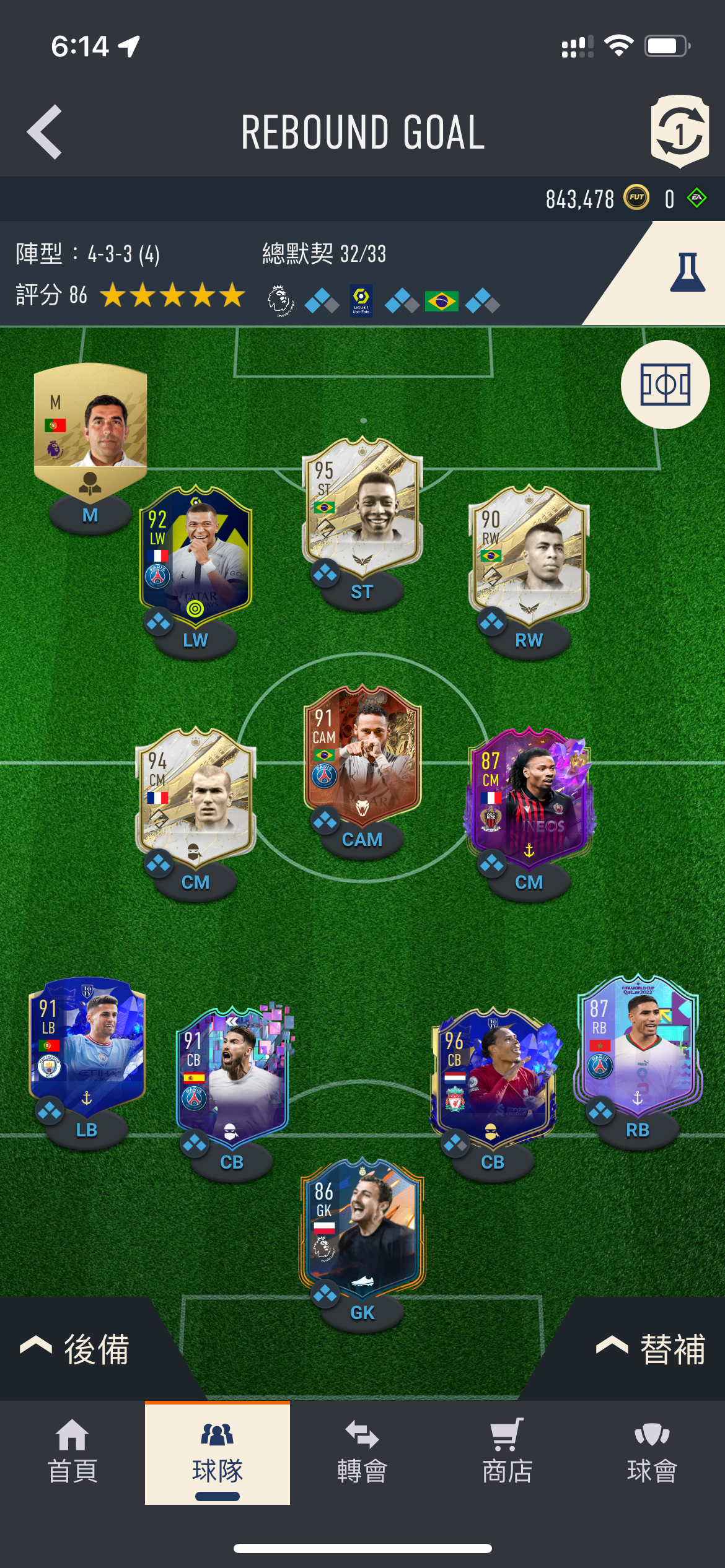
Task: Select the 92 LW player card
Action: tap(196, 554)
